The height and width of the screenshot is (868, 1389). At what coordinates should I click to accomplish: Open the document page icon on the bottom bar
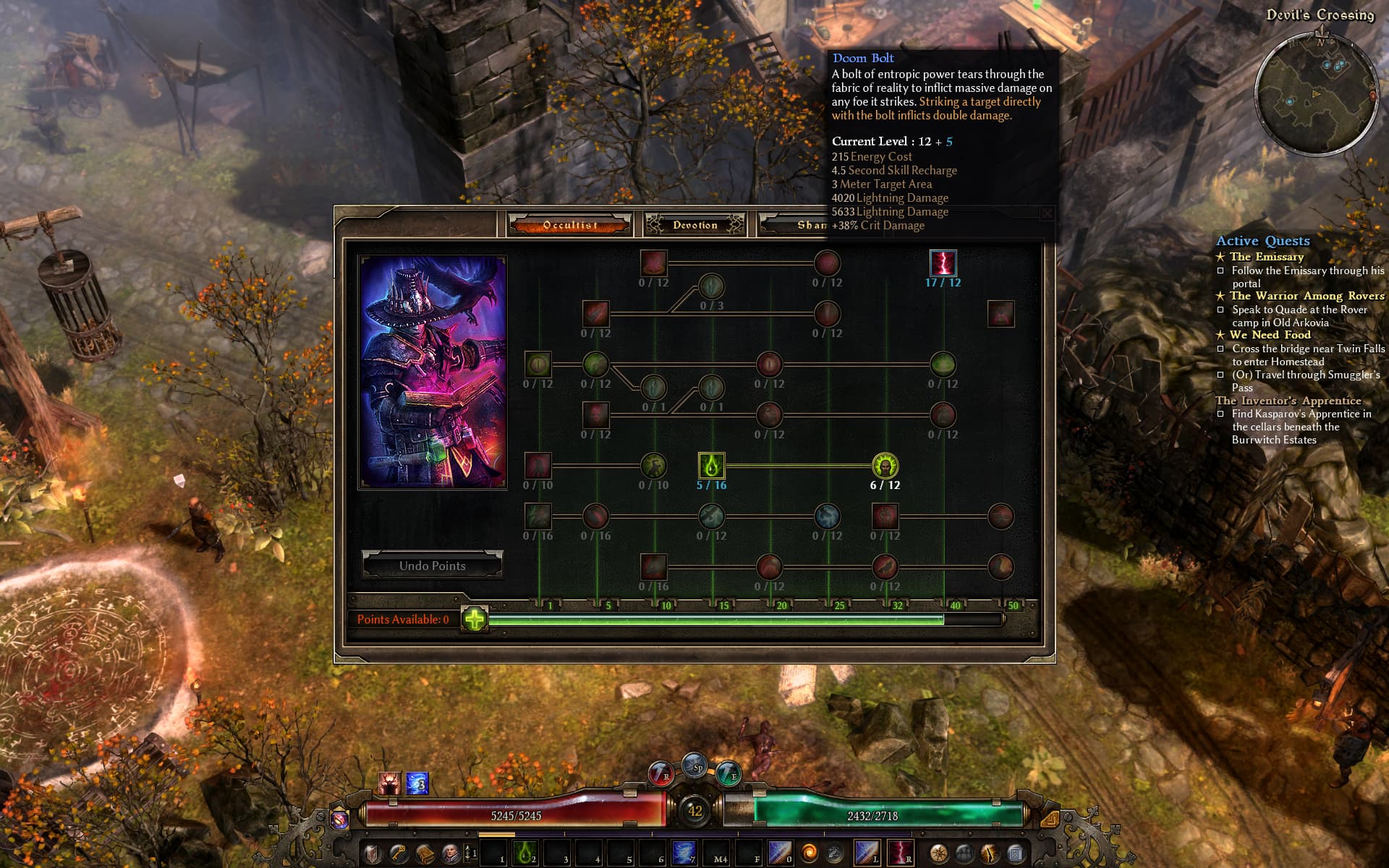tap(1015, 854)
